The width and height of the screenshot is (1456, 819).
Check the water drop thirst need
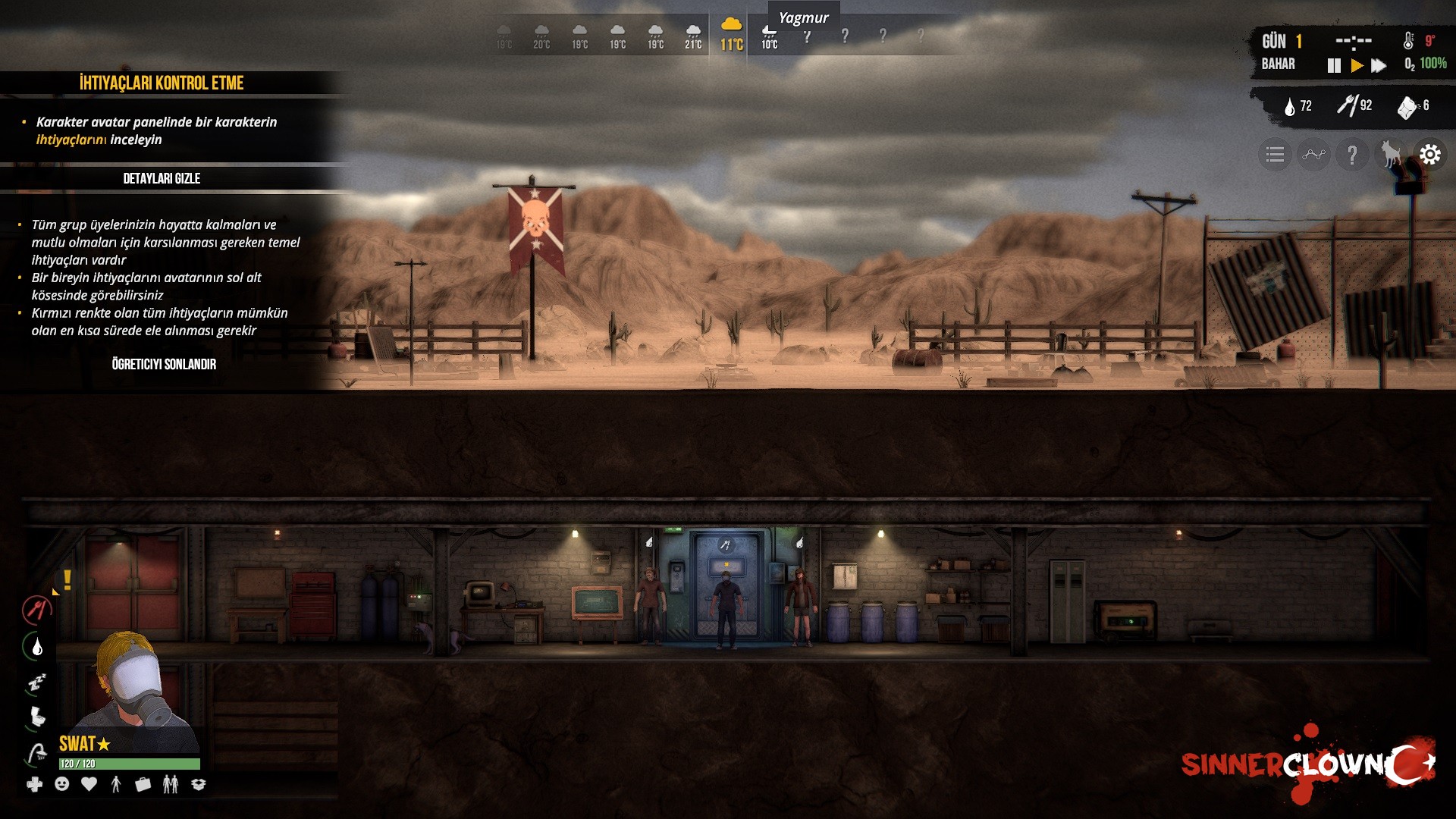pyautogui.click(x=36, y=647)
